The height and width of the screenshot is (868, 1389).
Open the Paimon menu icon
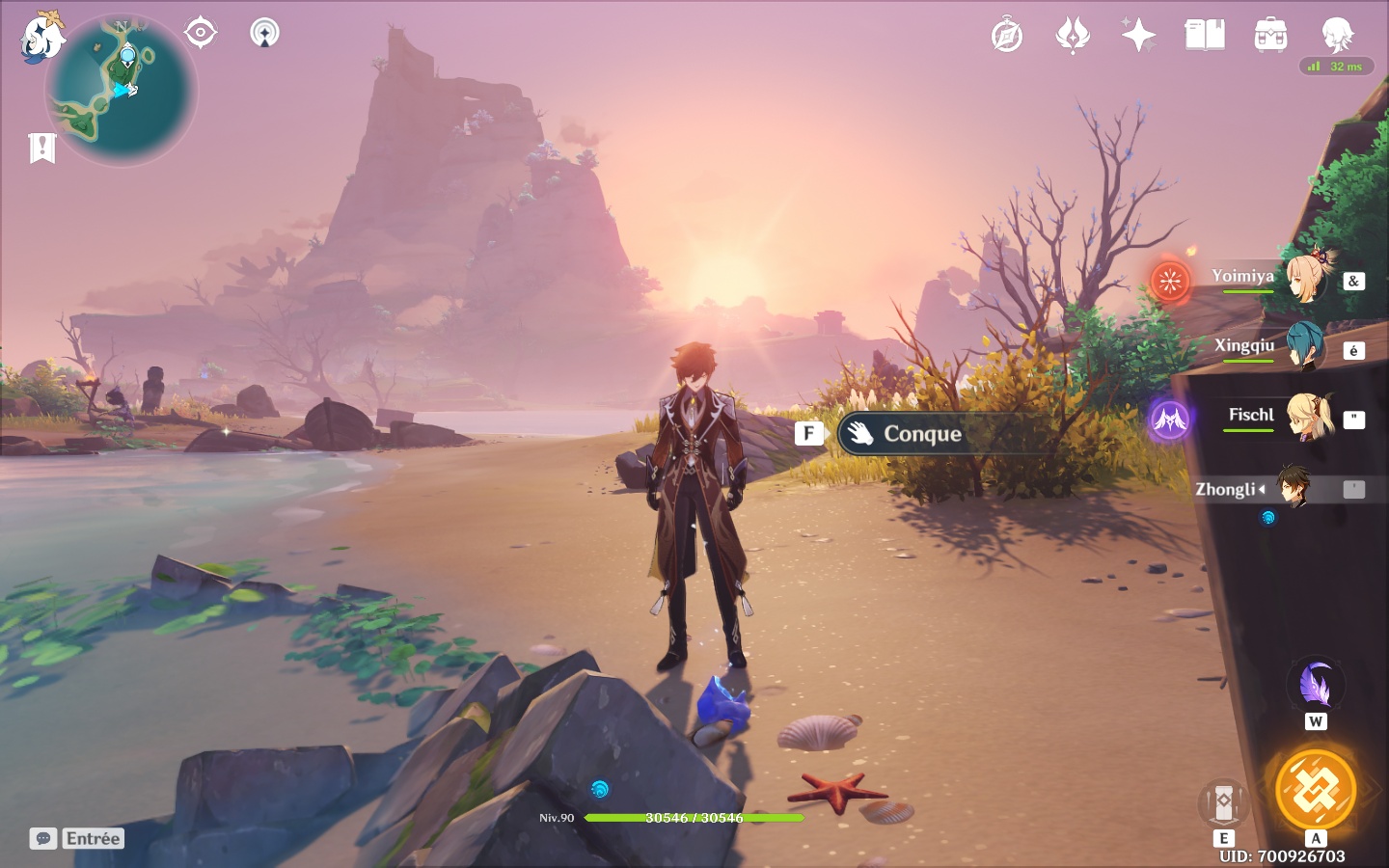[41, 37]
